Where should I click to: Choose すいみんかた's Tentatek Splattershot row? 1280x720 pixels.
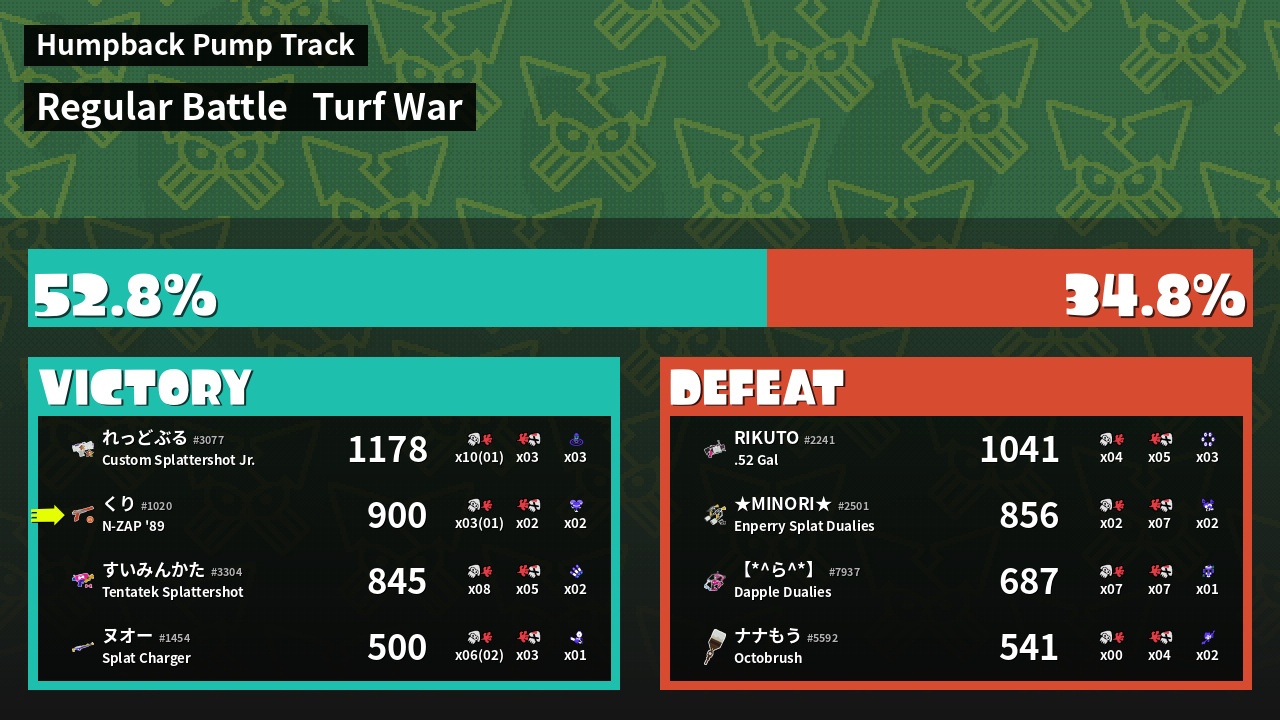324,581
